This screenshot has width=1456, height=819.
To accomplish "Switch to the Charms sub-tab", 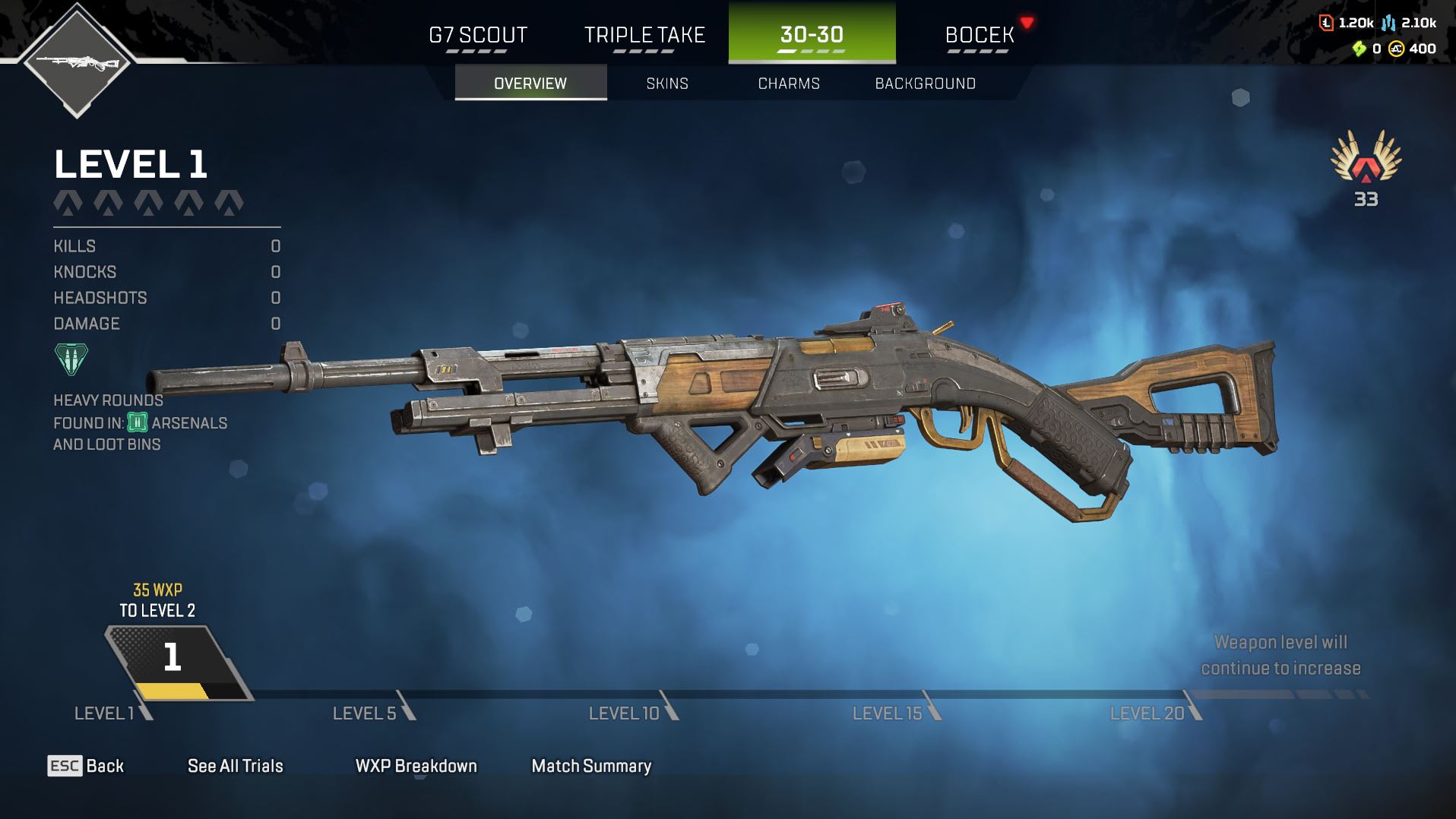I will click(789, 83).
